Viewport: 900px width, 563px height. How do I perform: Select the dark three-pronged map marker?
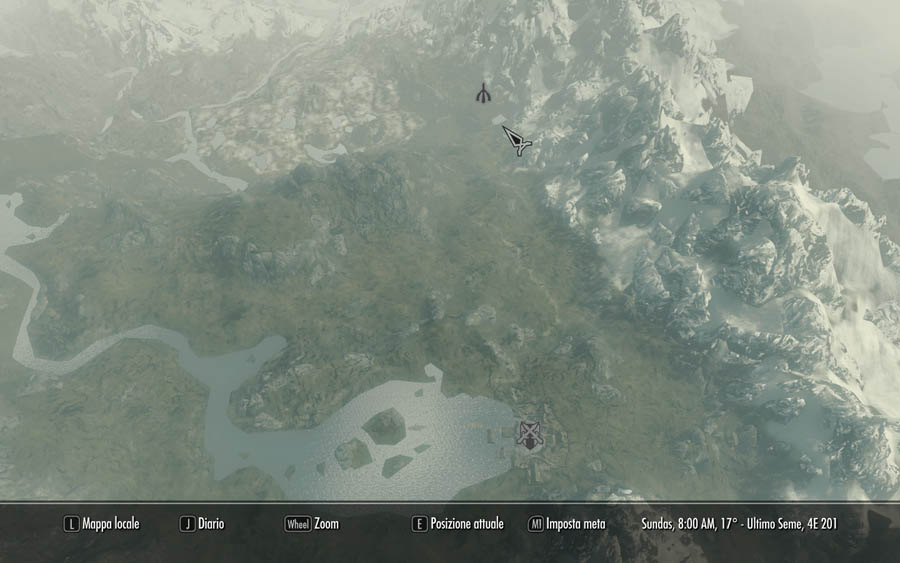click(483, 93)
